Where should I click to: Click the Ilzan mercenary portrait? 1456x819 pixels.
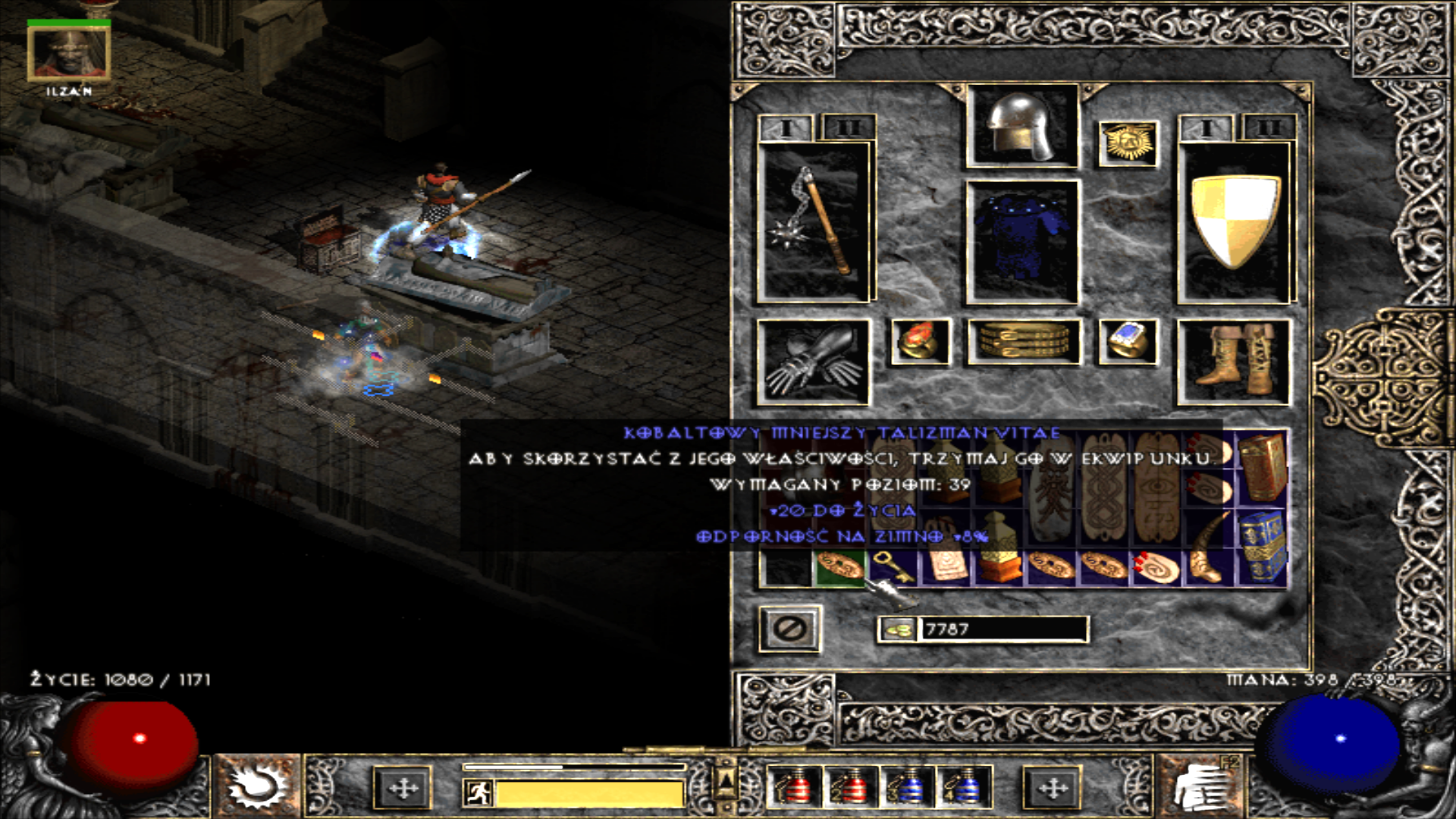tap(69, 53)
